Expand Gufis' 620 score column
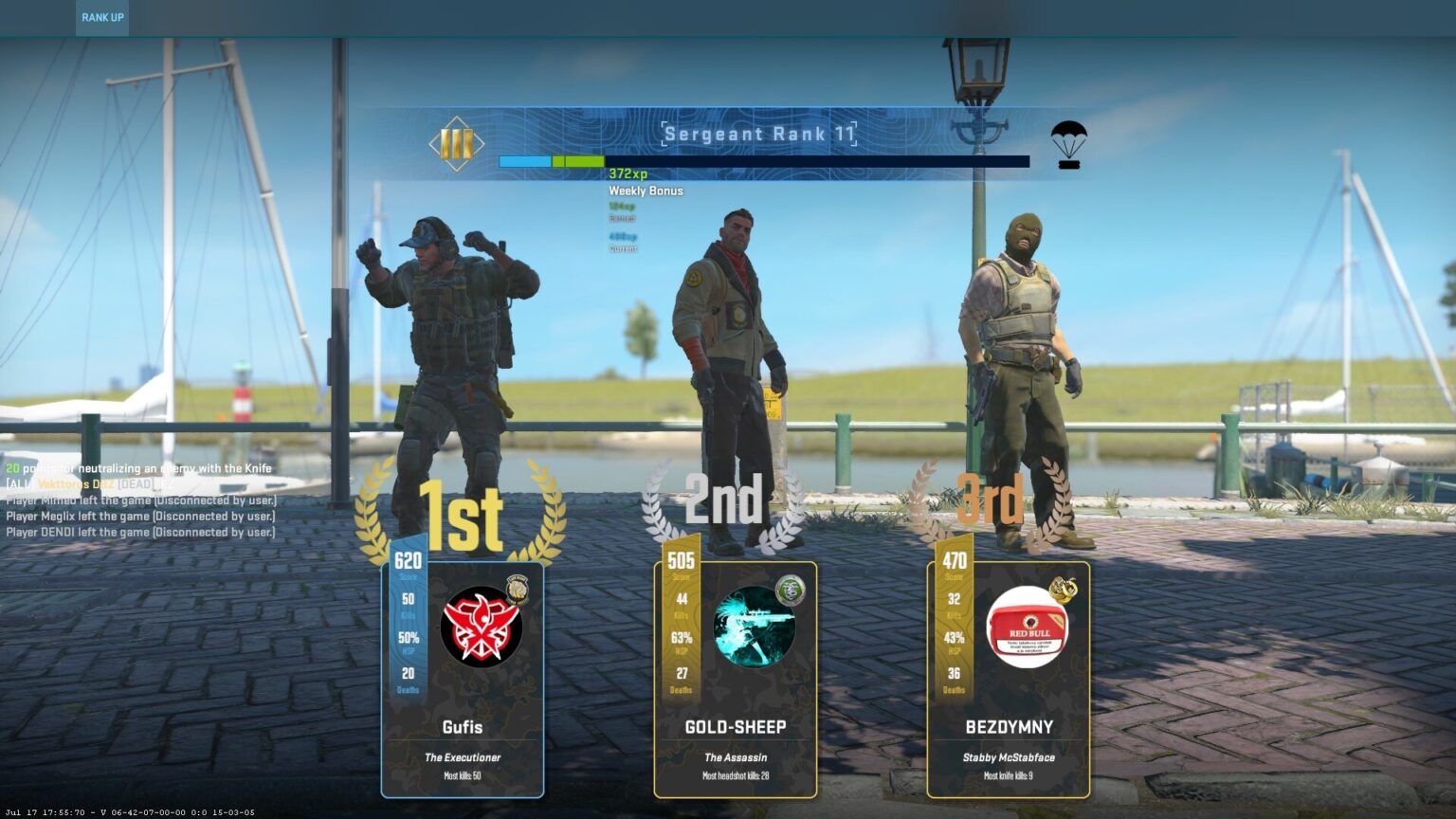The width and height of the screenshot is (1456, 819). tap(408, 561)
